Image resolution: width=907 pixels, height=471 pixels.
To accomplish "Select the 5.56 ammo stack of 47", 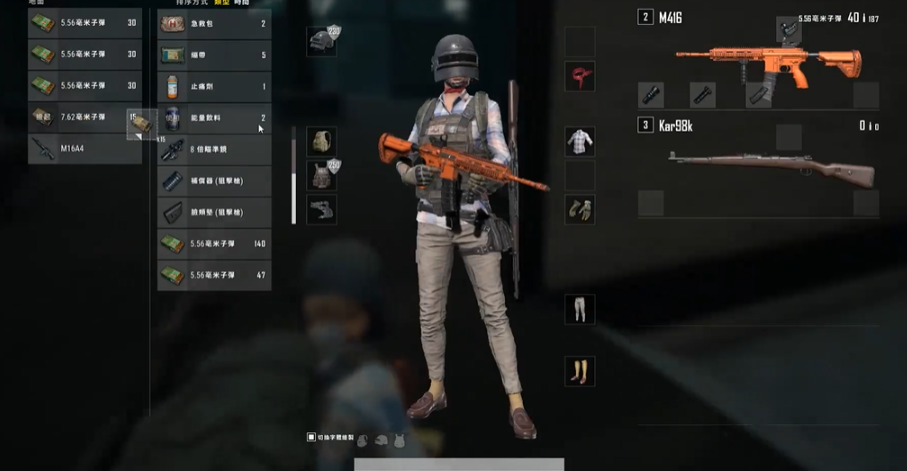I will (x=214, y=275).
